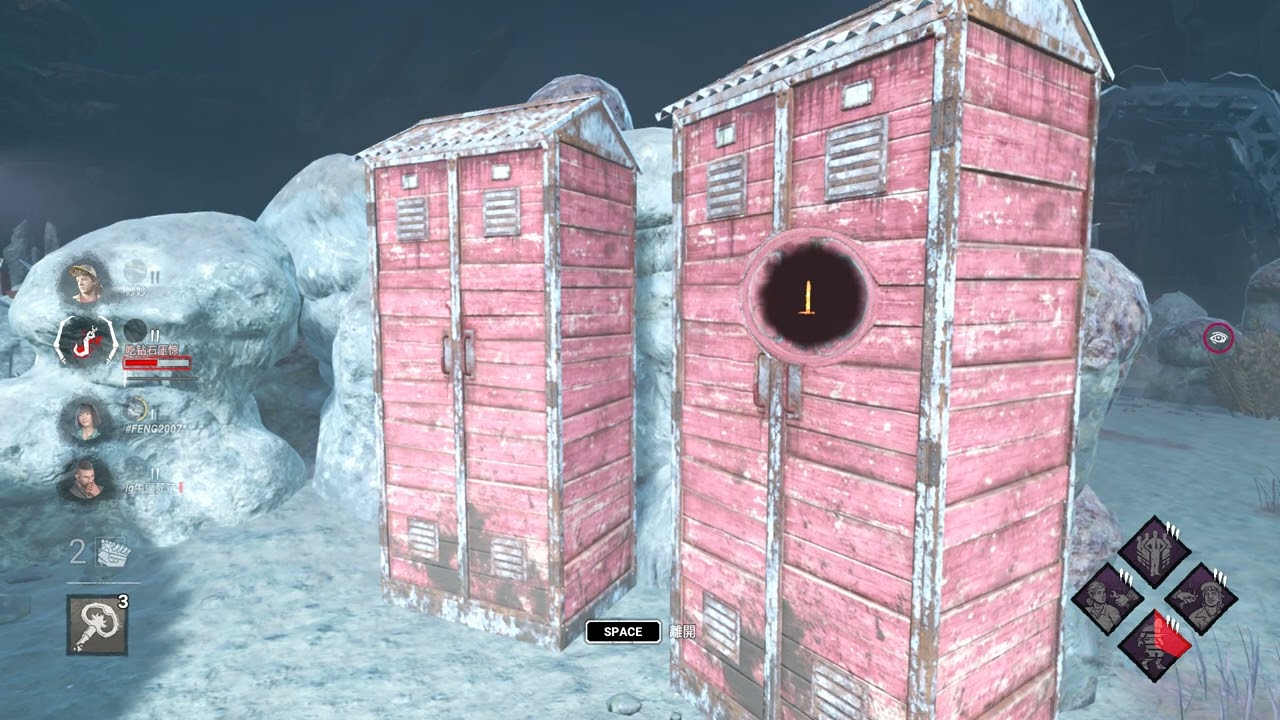Select the perk with a wrench-holding survivor

(x=1108, y=598)
